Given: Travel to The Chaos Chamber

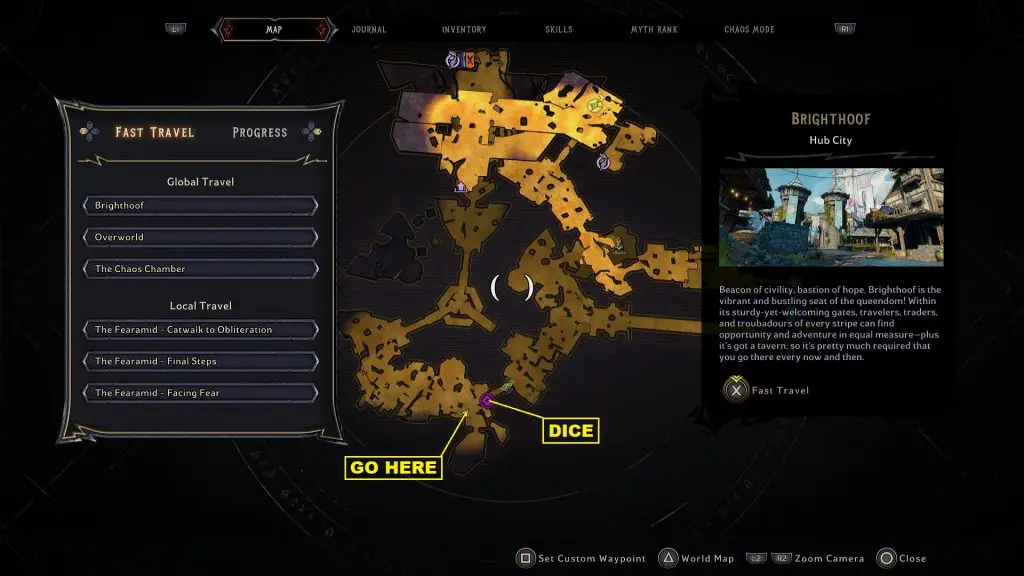Looking at the screenshot, I should pos(200,269).
